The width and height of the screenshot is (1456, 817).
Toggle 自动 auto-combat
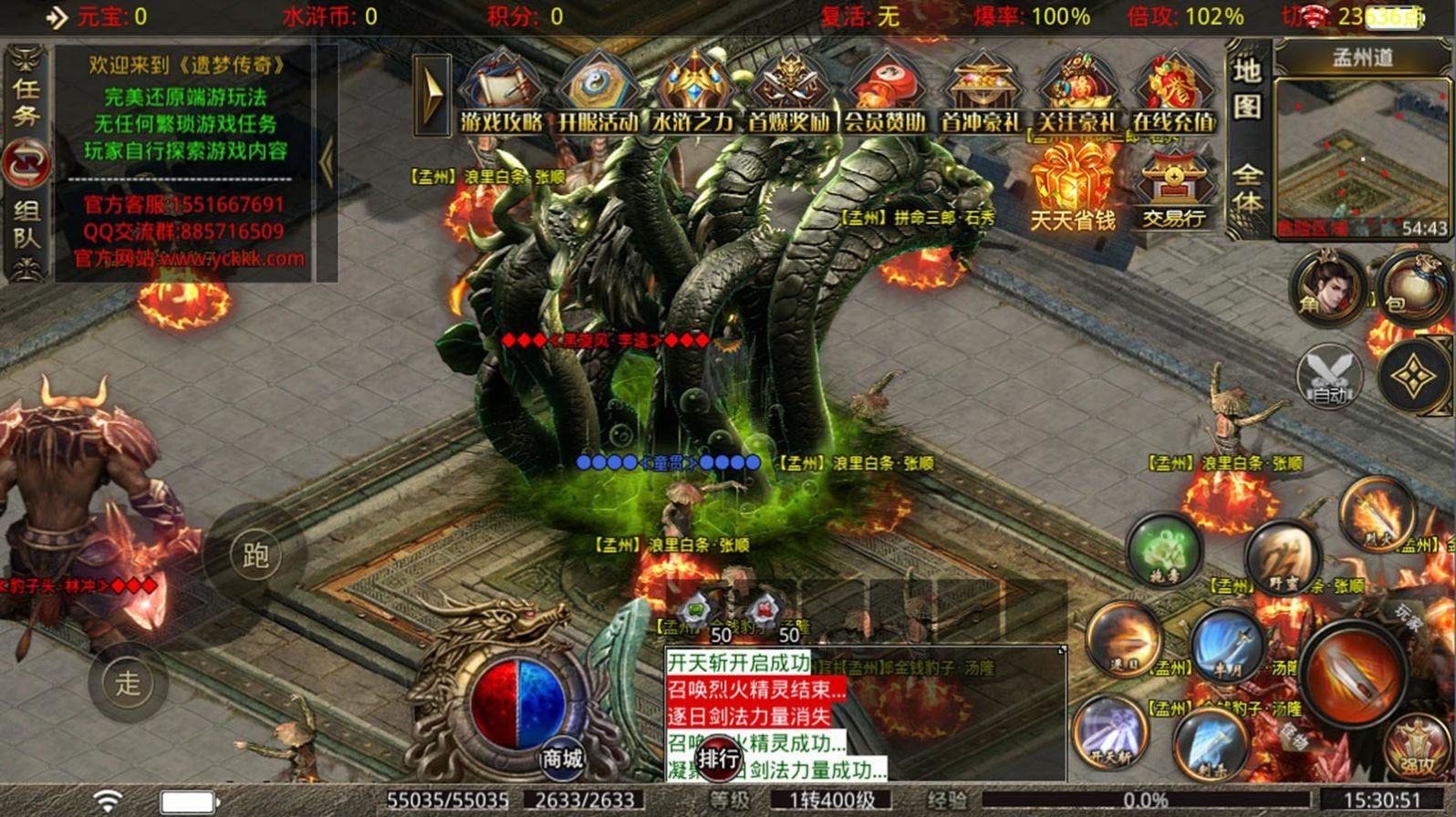coord(1330,377)
